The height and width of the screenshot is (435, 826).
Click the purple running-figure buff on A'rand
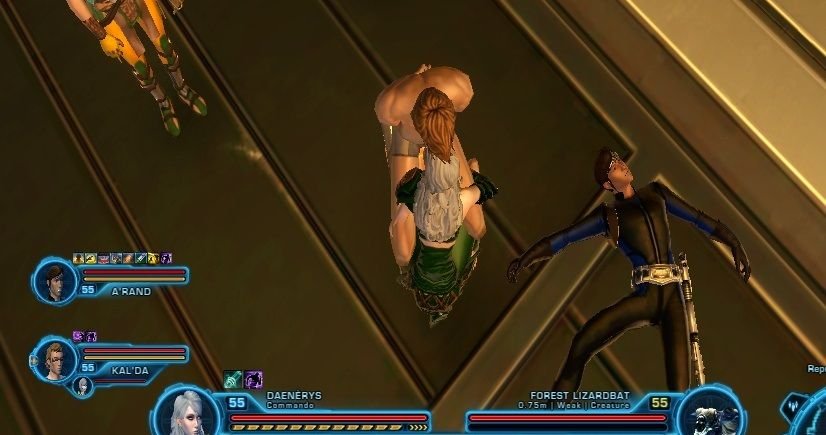(167, 258)
